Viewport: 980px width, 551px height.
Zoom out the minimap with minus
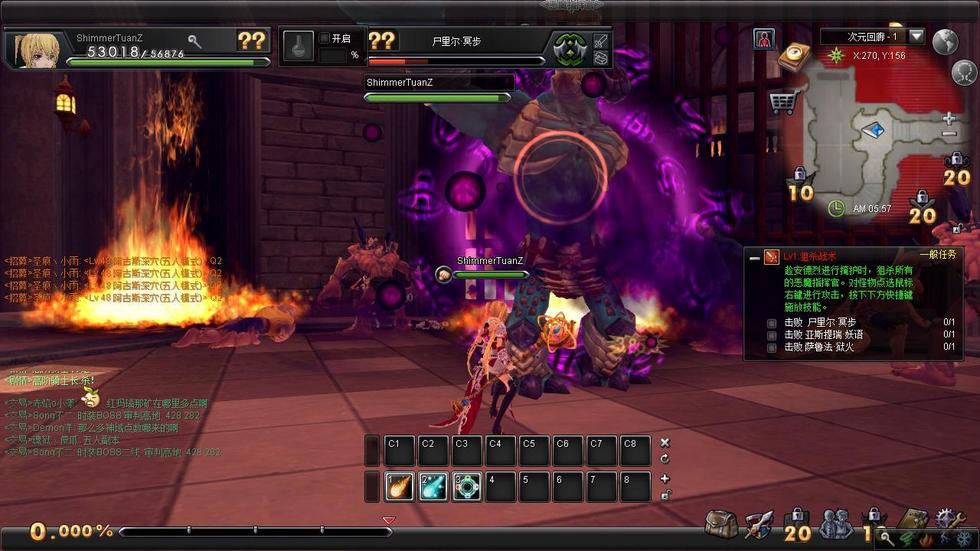point(949,135)
